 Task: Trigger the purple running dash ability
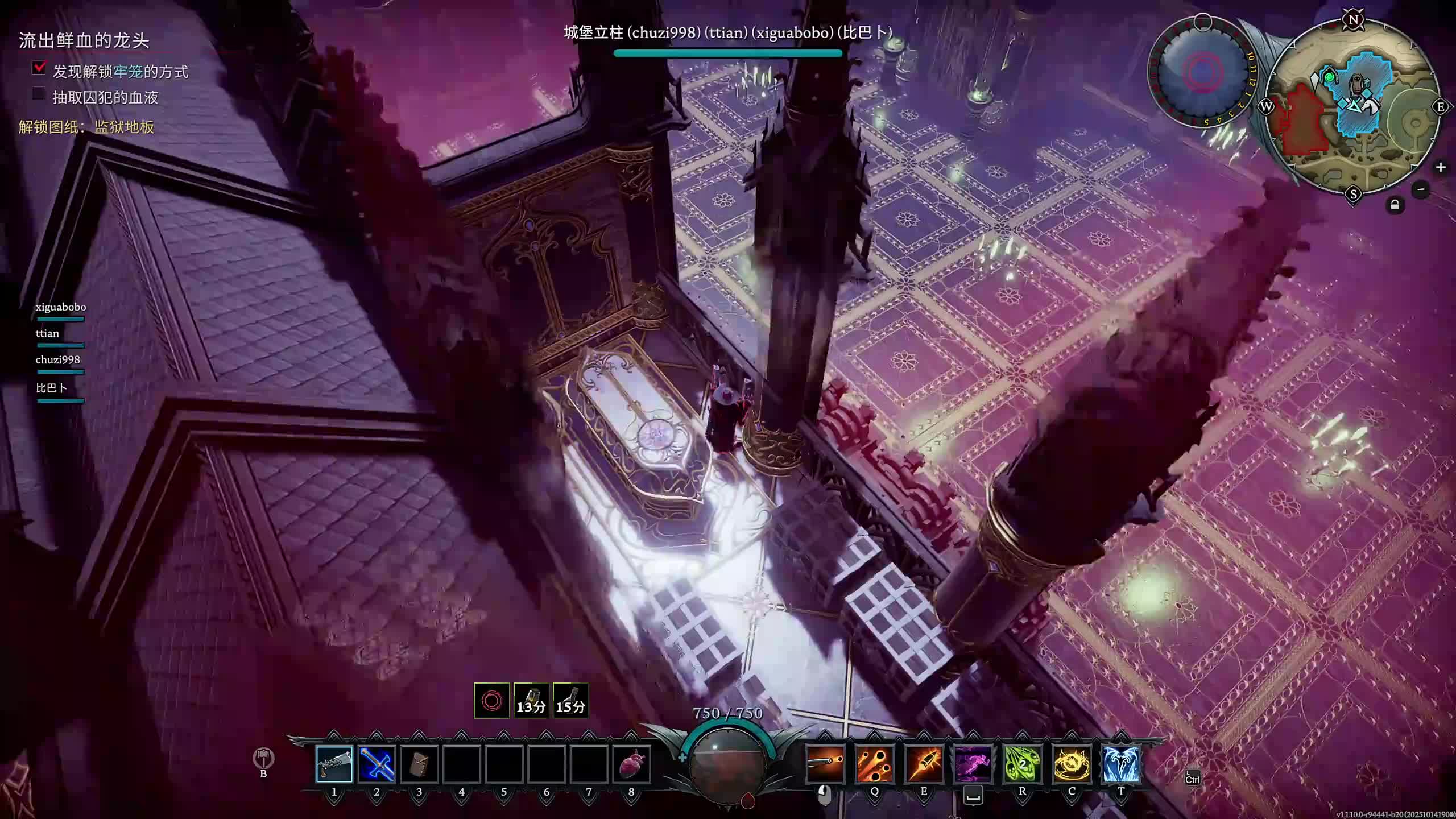[973, 764]
